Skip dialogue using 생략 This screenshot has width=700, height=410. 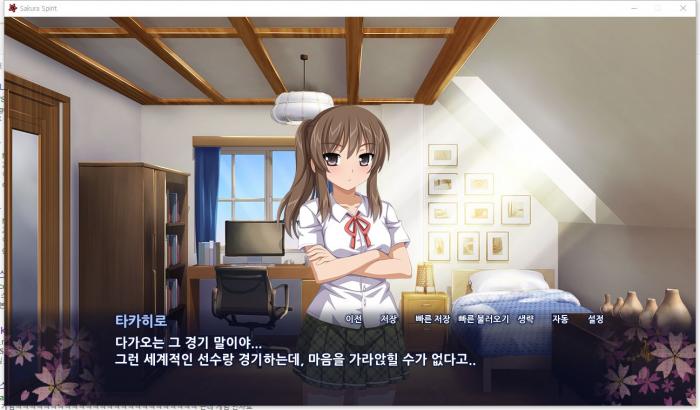(526, 319)
